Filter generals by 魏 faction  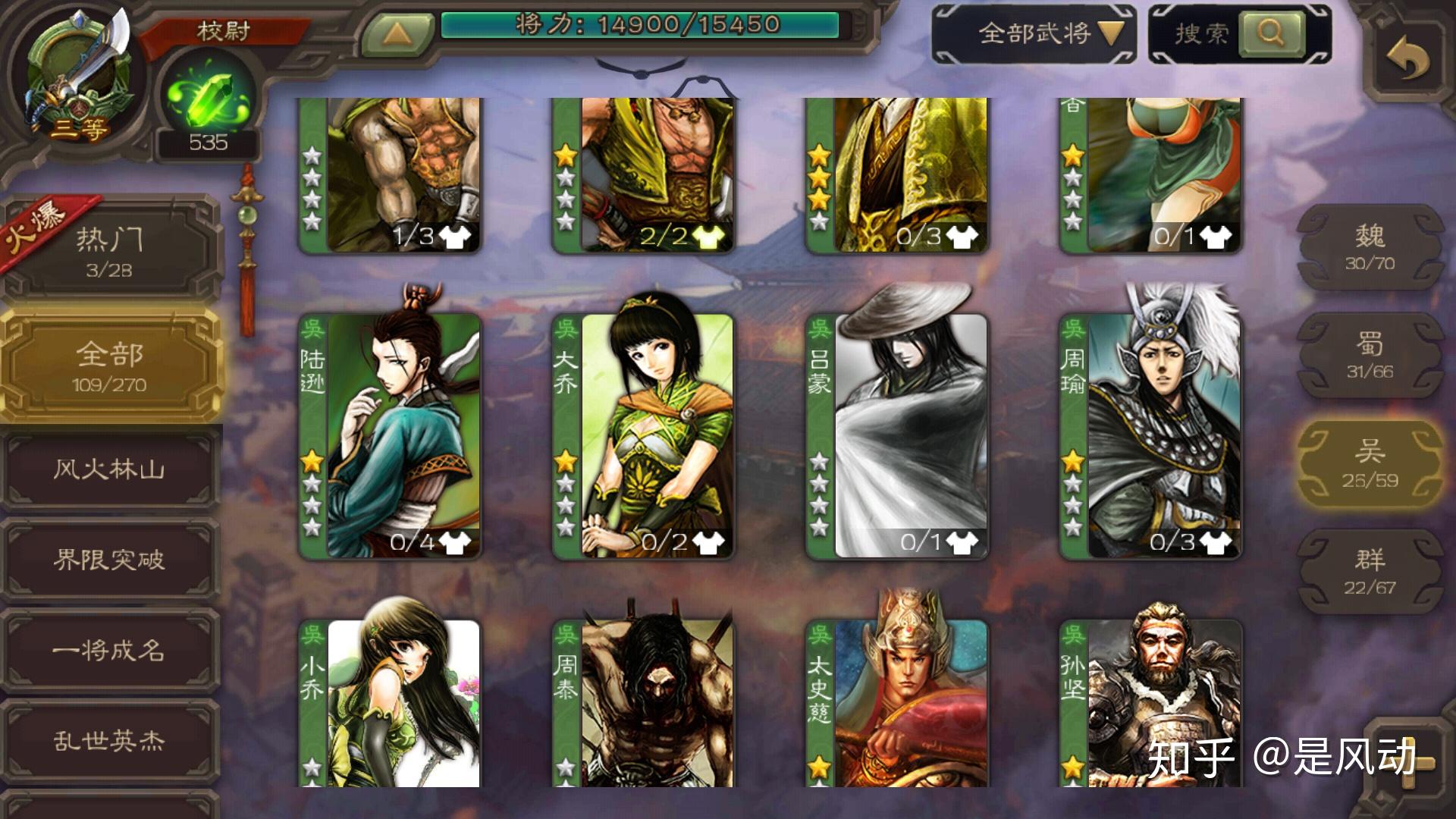click(1370, 247)
